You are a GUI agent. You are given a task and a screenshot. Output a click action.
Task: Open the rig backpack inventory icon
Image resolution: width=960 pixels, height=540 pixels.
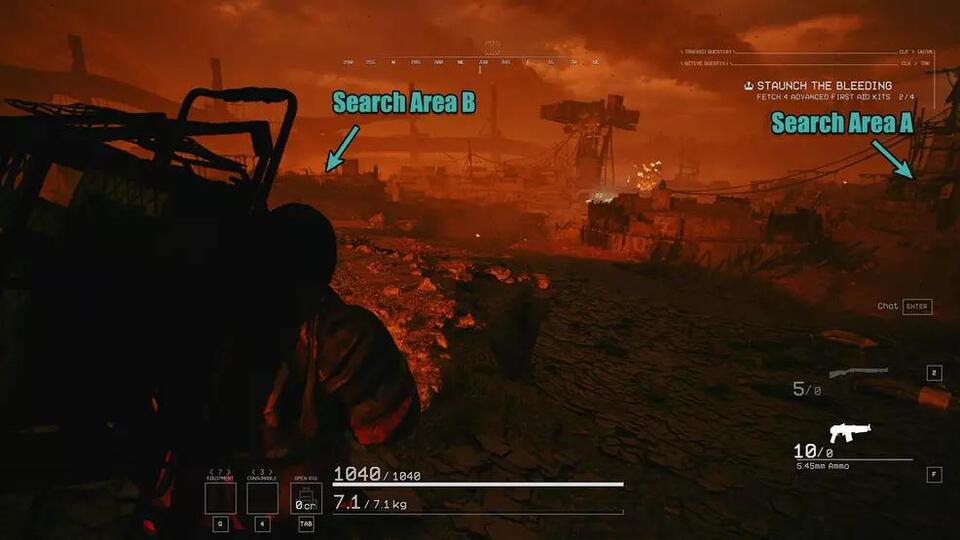tap(306, 498)
